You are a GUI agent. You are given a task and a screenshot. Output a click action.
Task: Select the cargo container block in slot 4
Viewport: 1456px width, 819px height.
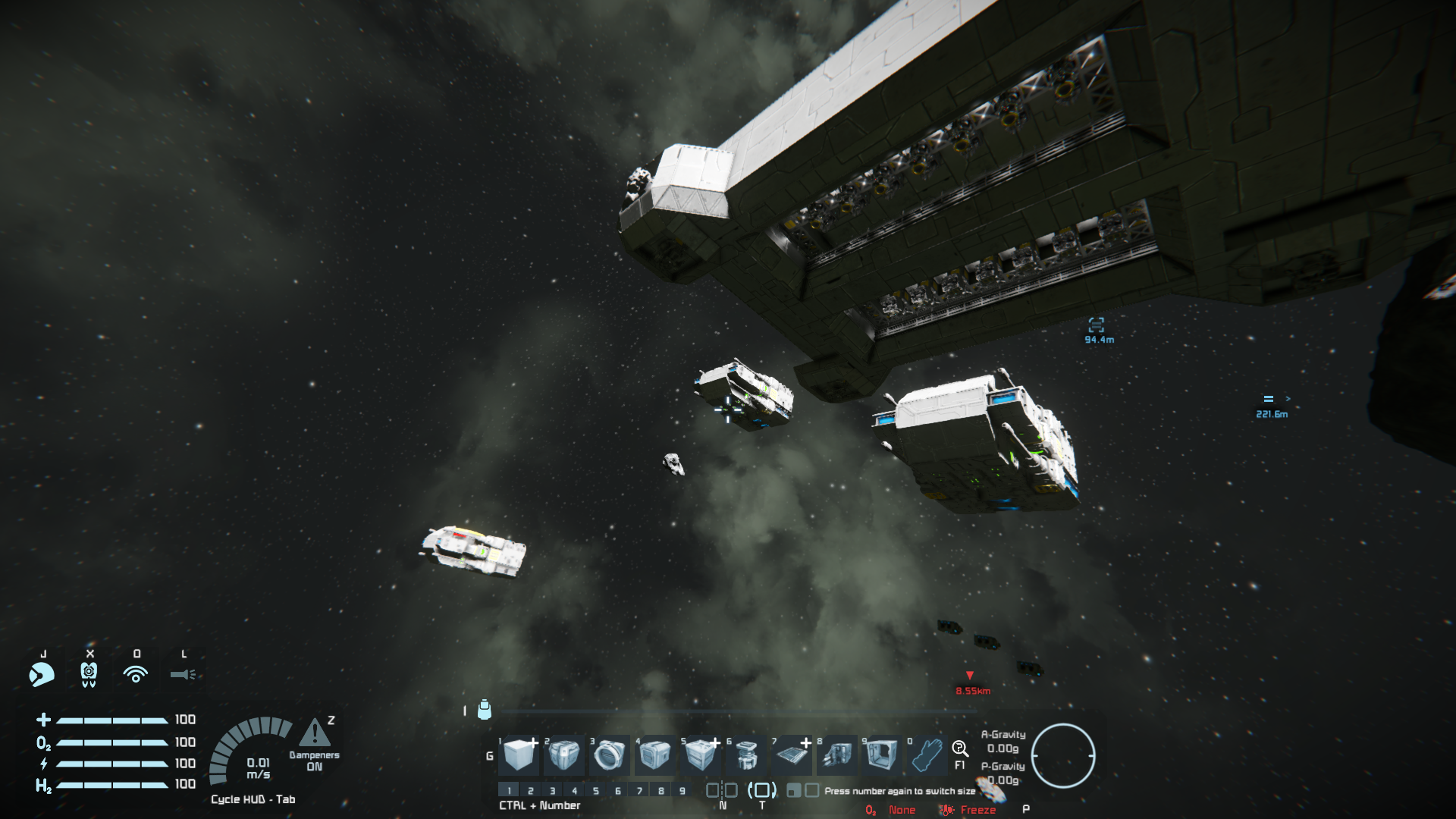tap(655, 755)
